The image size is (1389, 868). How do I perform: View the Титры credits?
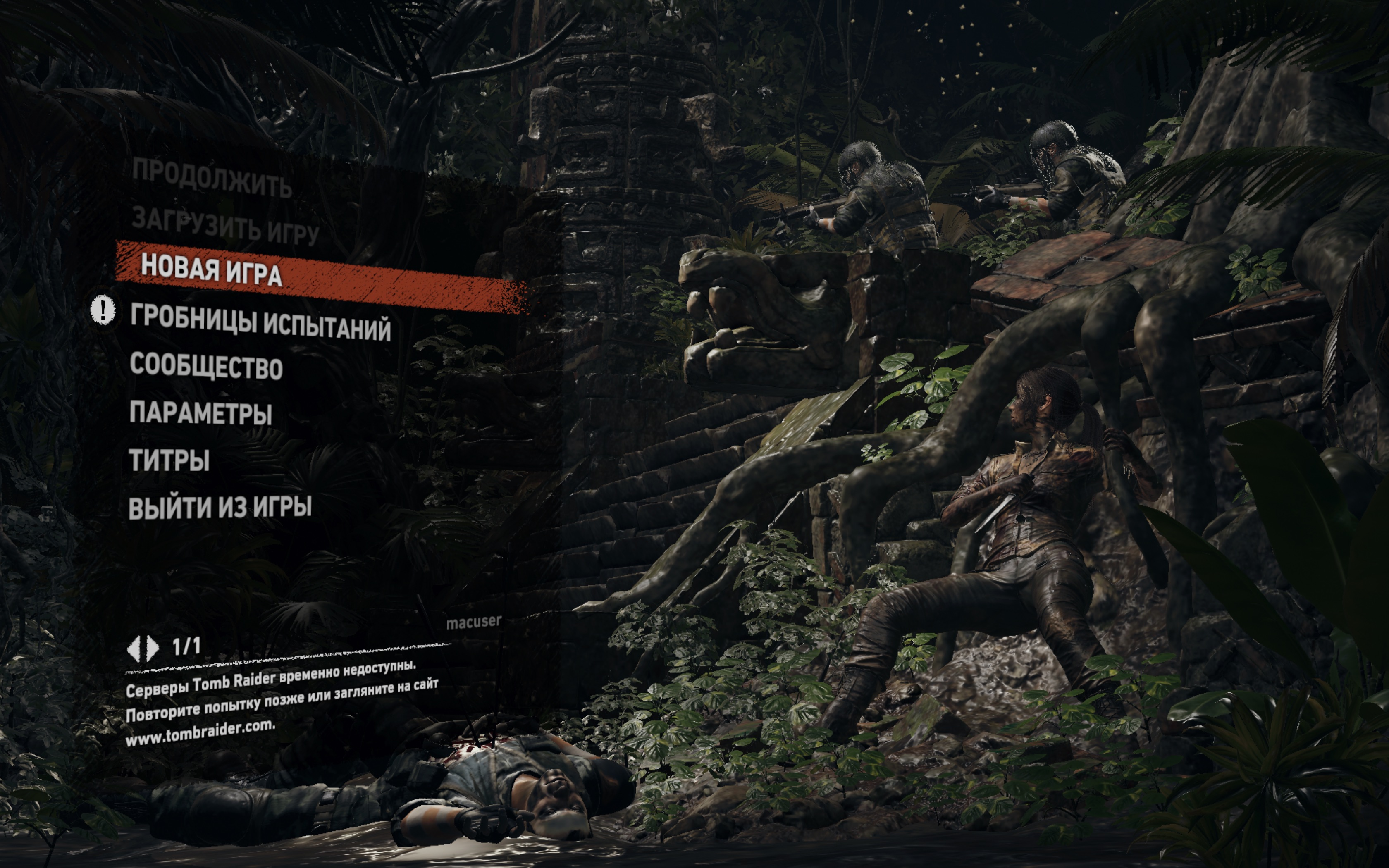(x=169, y=460)
